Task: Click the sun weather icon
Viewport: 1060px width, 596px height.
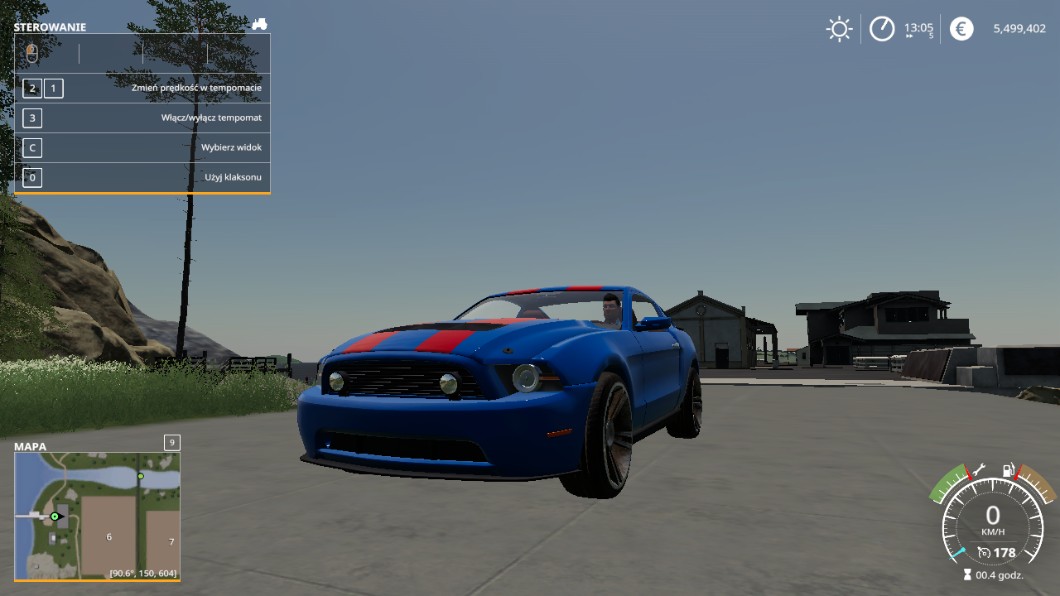Action: coord(839,29)
